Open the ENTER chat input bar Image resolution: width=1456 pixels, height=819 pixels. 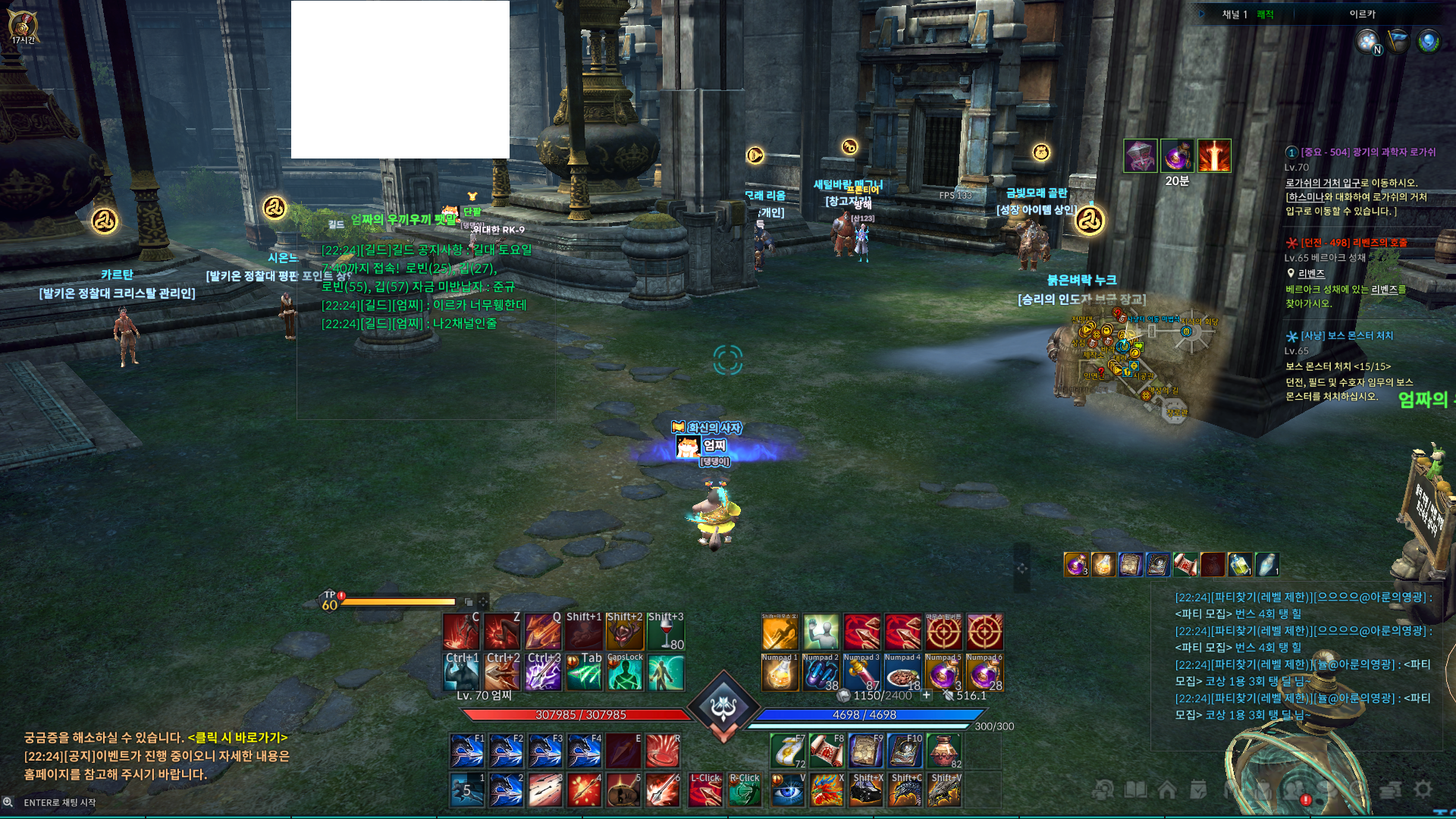61,802
